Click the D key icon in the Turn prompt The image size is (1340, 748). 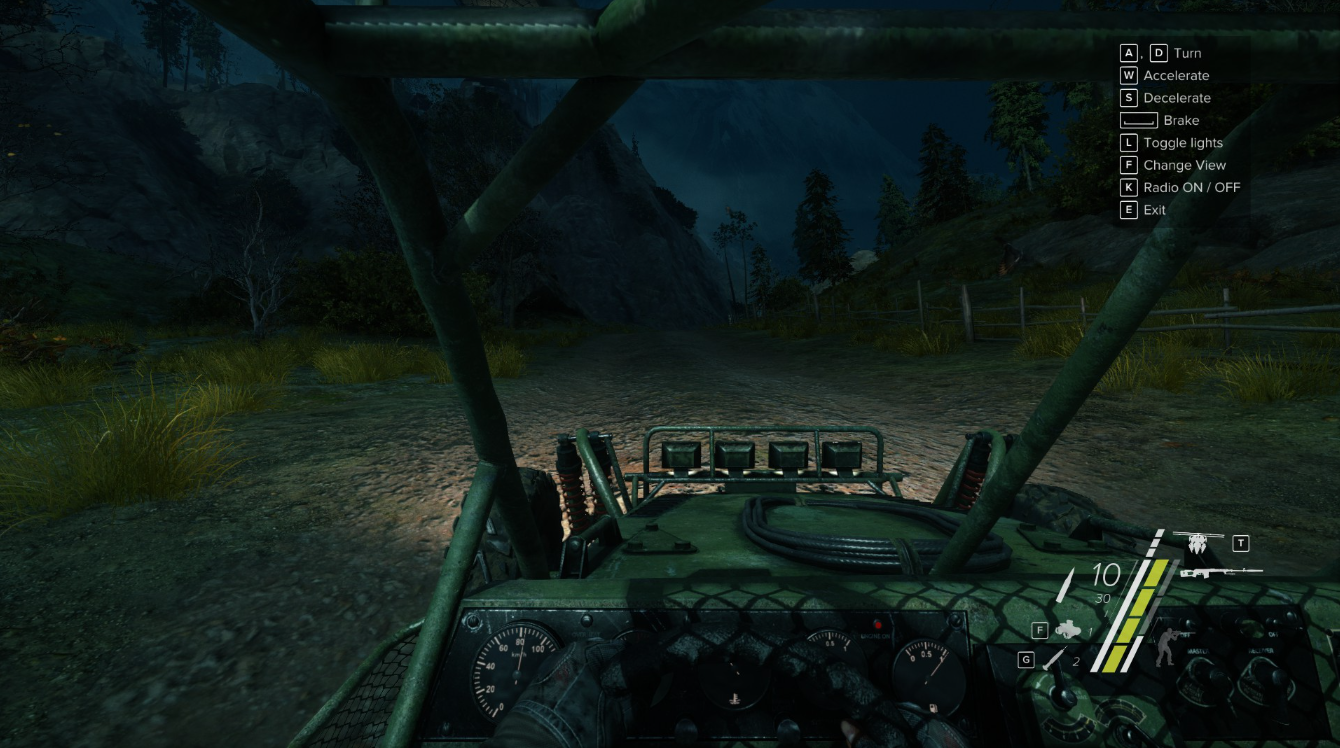point(1158,52)
